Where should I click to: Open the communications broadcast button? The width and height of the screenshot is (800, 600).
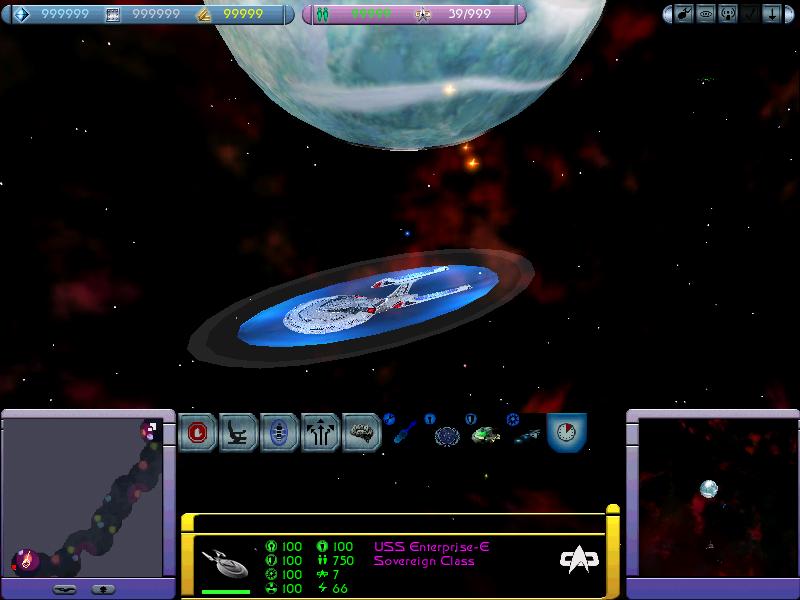(728, 15)
